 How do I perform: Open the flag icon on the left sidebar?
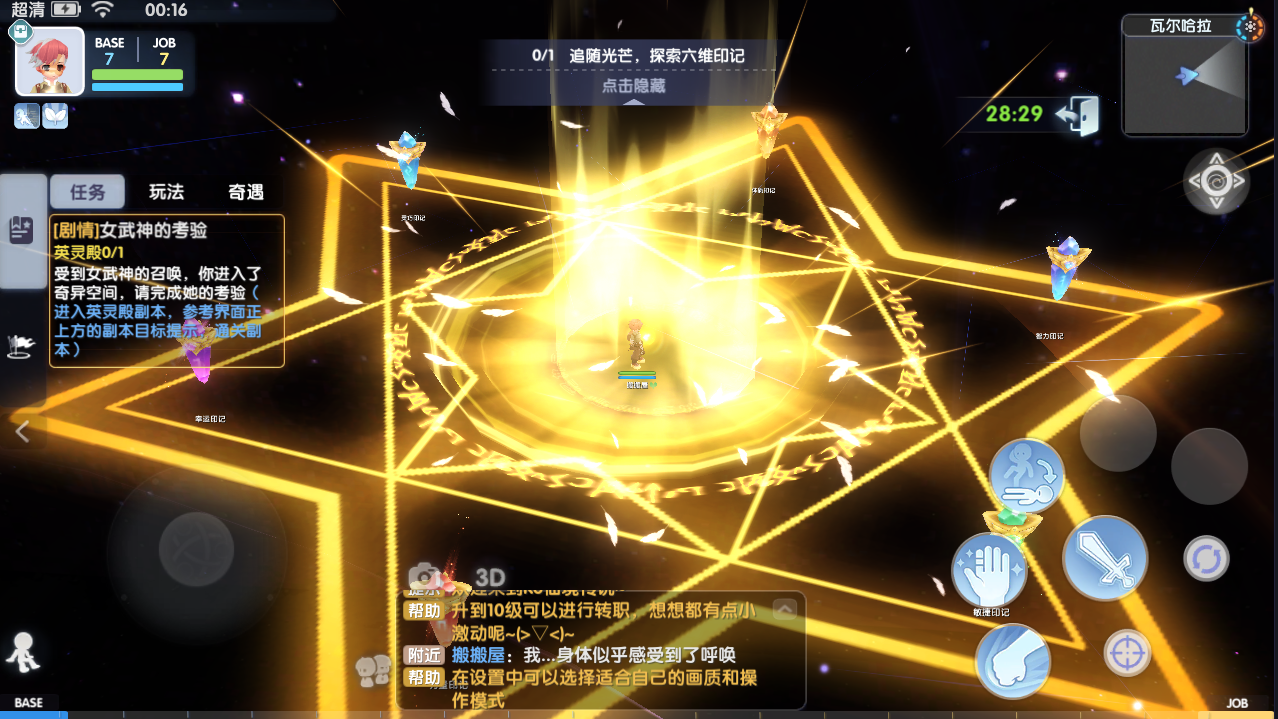click(21, 345)
